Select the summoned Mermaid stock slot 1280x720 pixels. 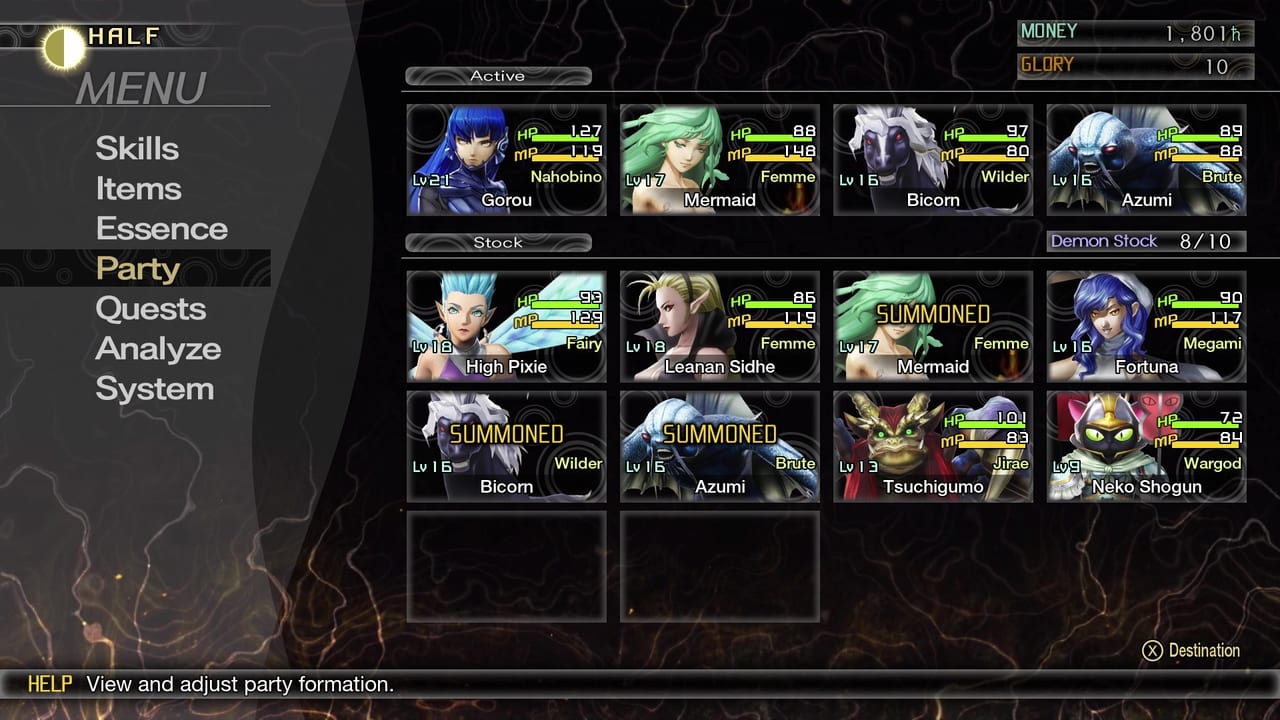coord(932,325)
